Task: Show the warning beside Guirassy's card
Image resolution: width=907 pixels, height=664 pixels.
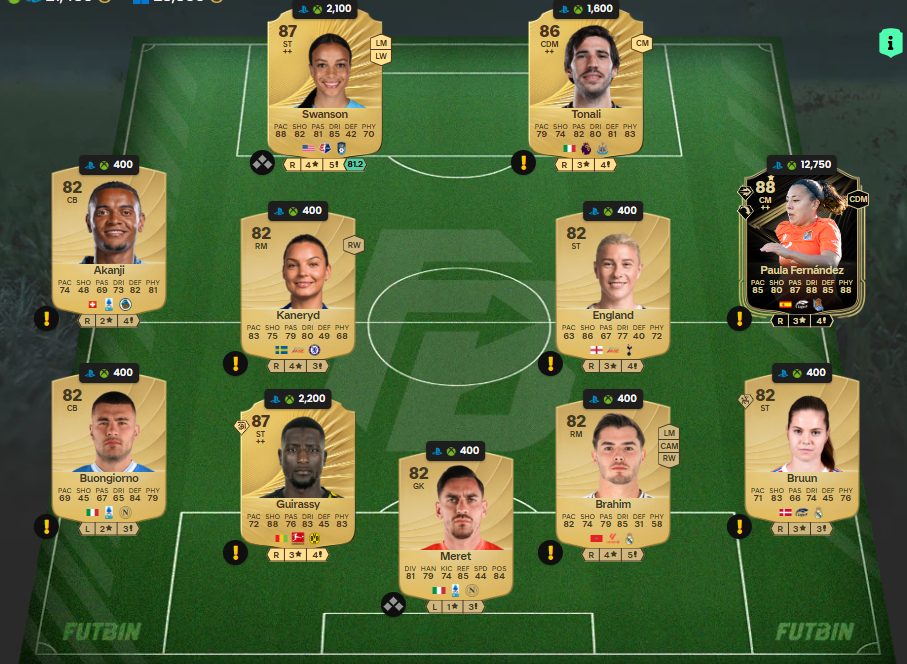Action: [x=235, y=552]
